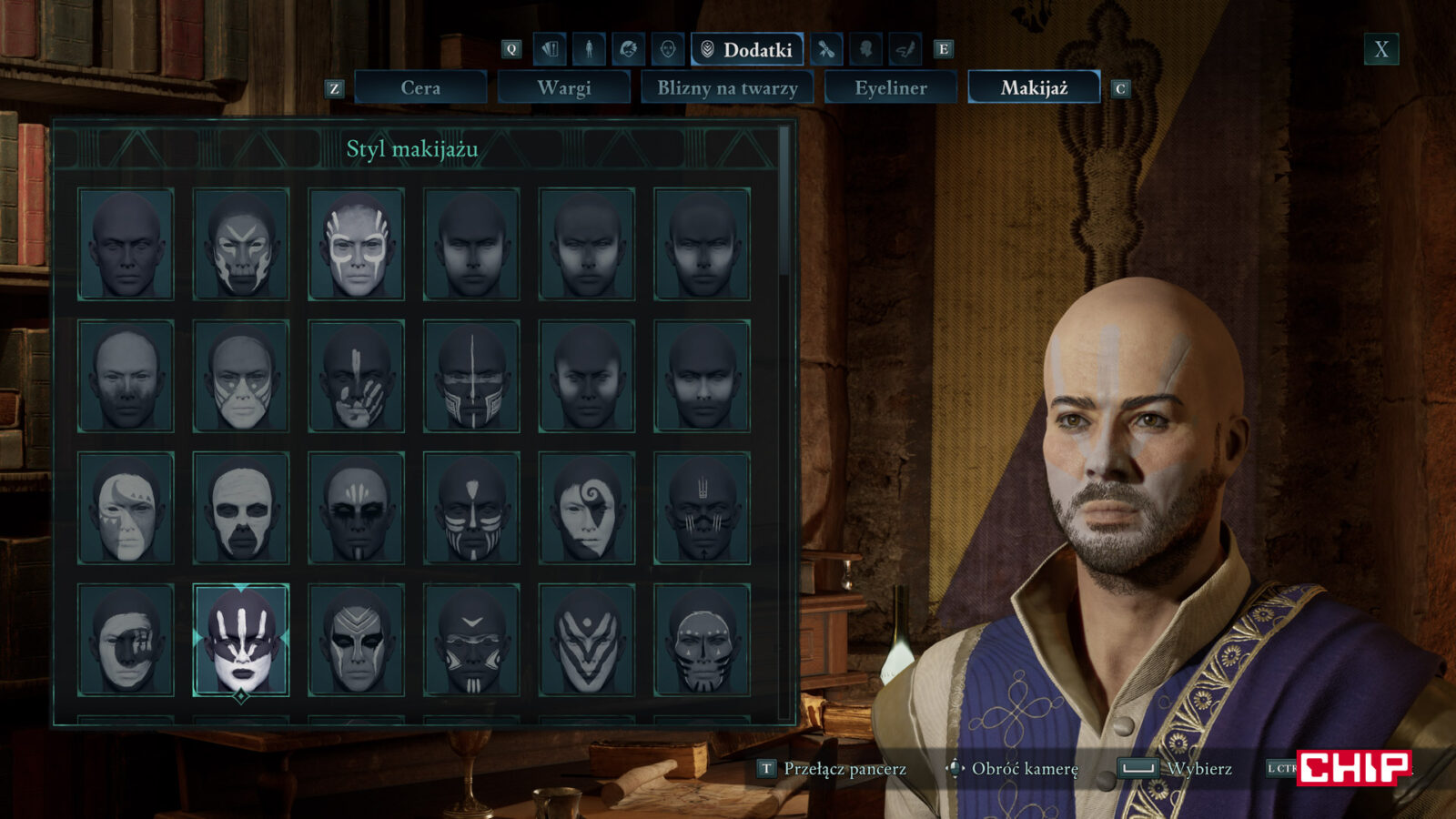Open the face shape category icon

pyautogui.click(x=667, y=49)
